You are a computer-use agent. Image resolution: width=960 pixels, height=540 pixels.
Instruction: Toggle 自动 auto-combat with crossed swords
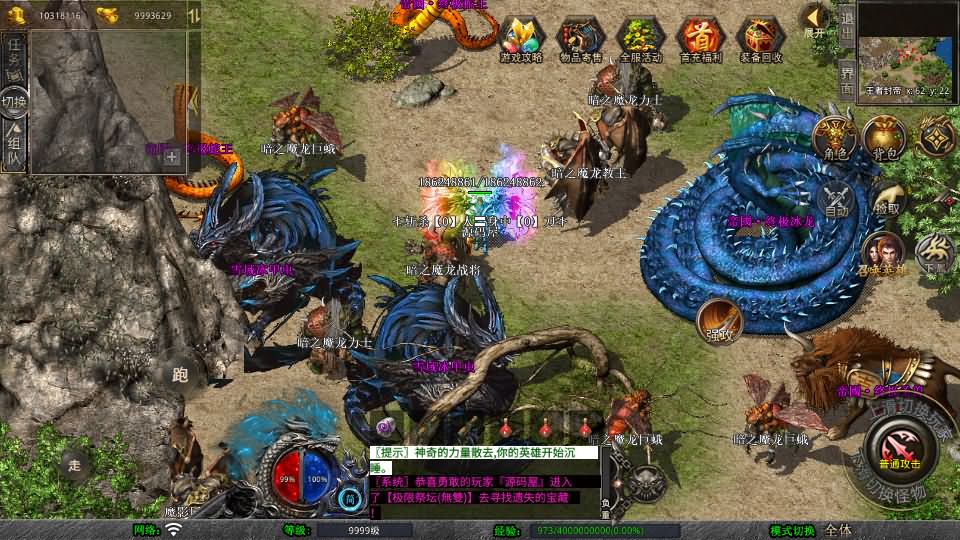838,198
